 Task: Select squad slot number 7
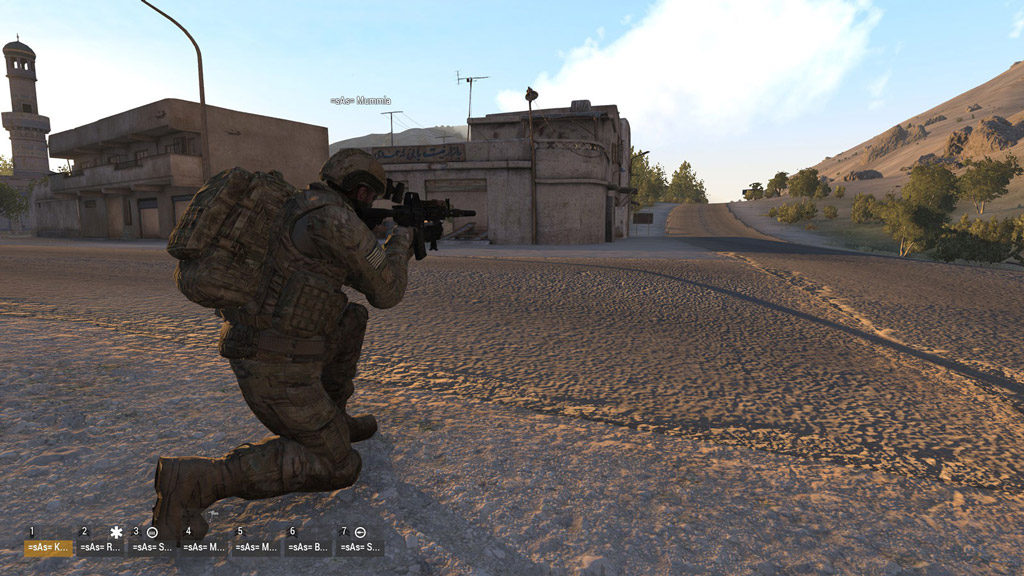pyautogui.click(x=360, y=547)
